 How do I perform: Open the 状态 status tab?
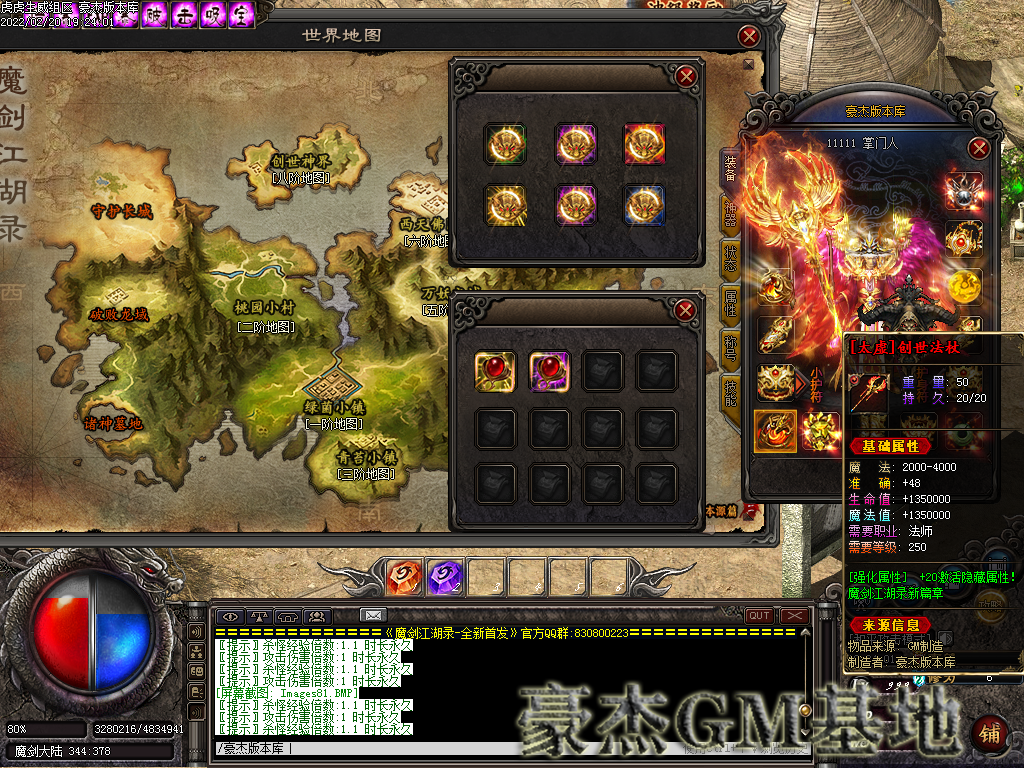tap(730, 258)
